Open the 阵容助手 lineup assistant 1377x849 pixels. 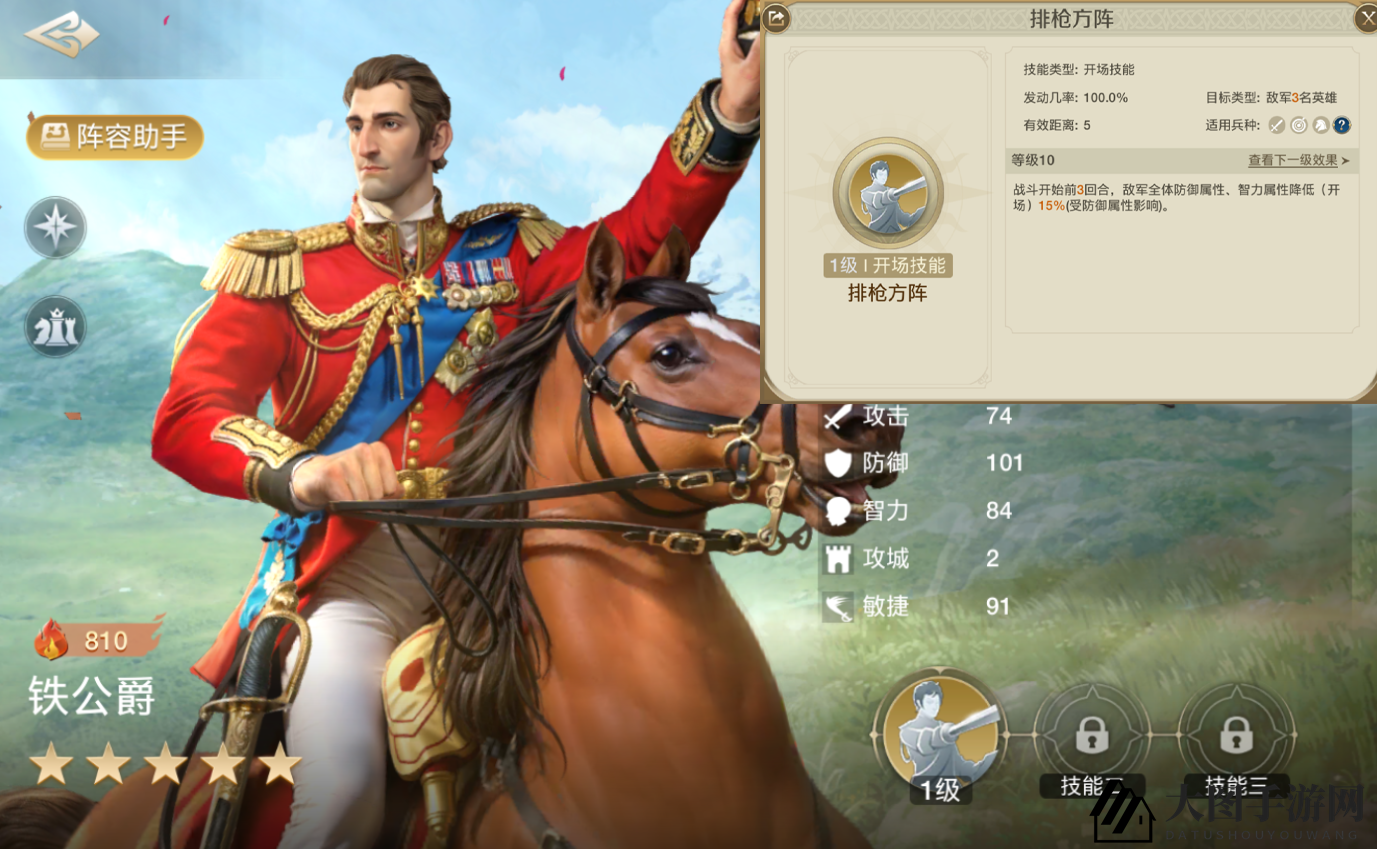pyautogui.click(x=115, y=137)
